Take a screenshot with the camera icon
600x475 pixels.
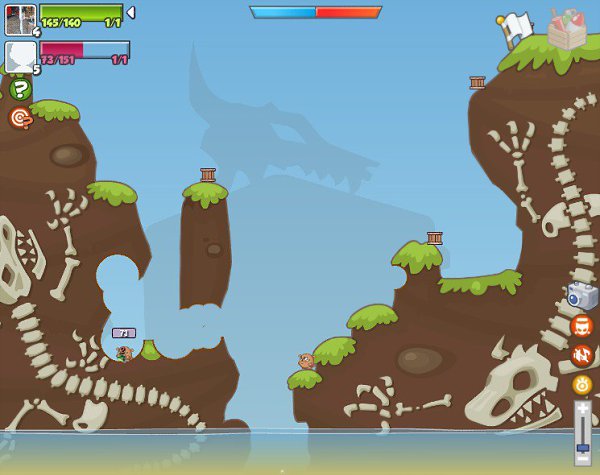[x=581, y=296]
